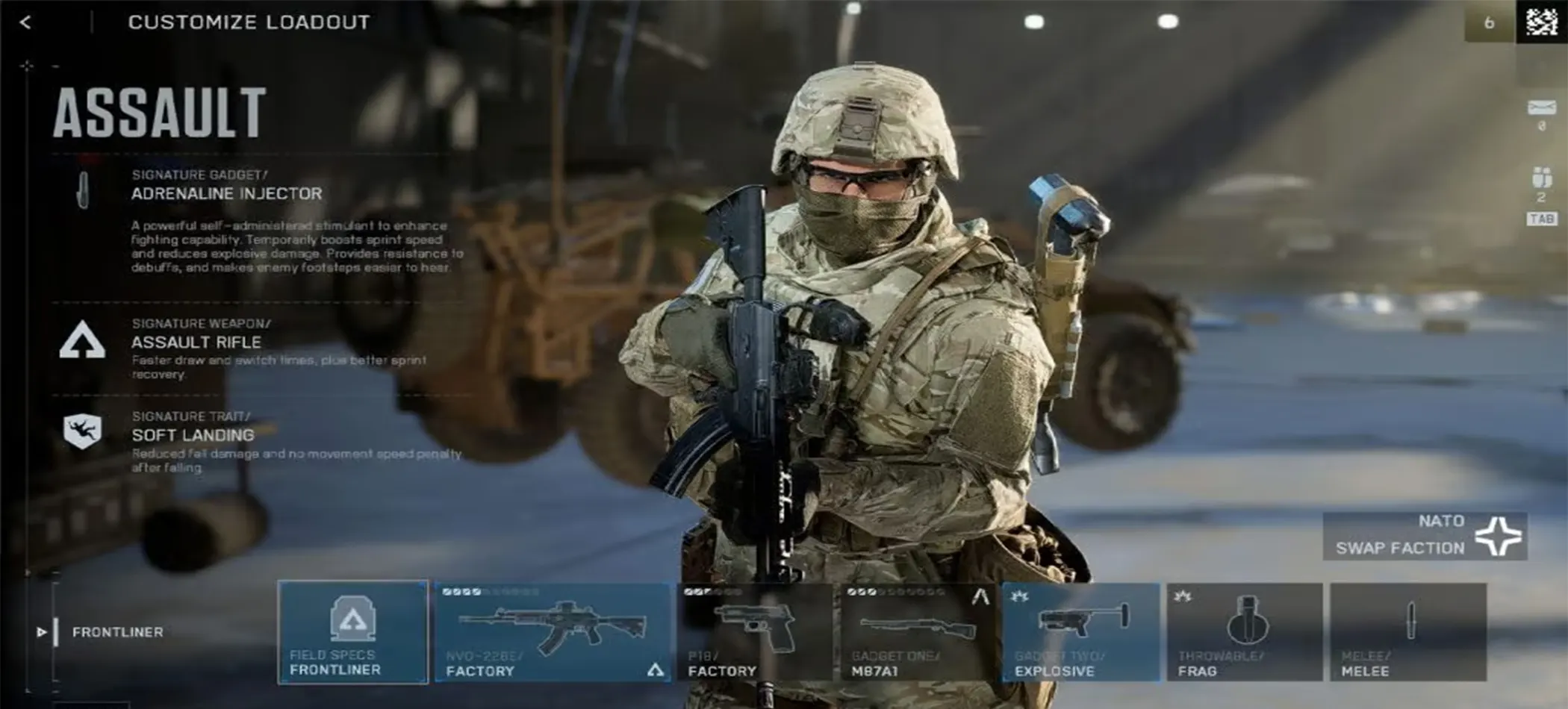Choose the P18 sidearm slot
Screen dimensions: 1568x709
754,631
